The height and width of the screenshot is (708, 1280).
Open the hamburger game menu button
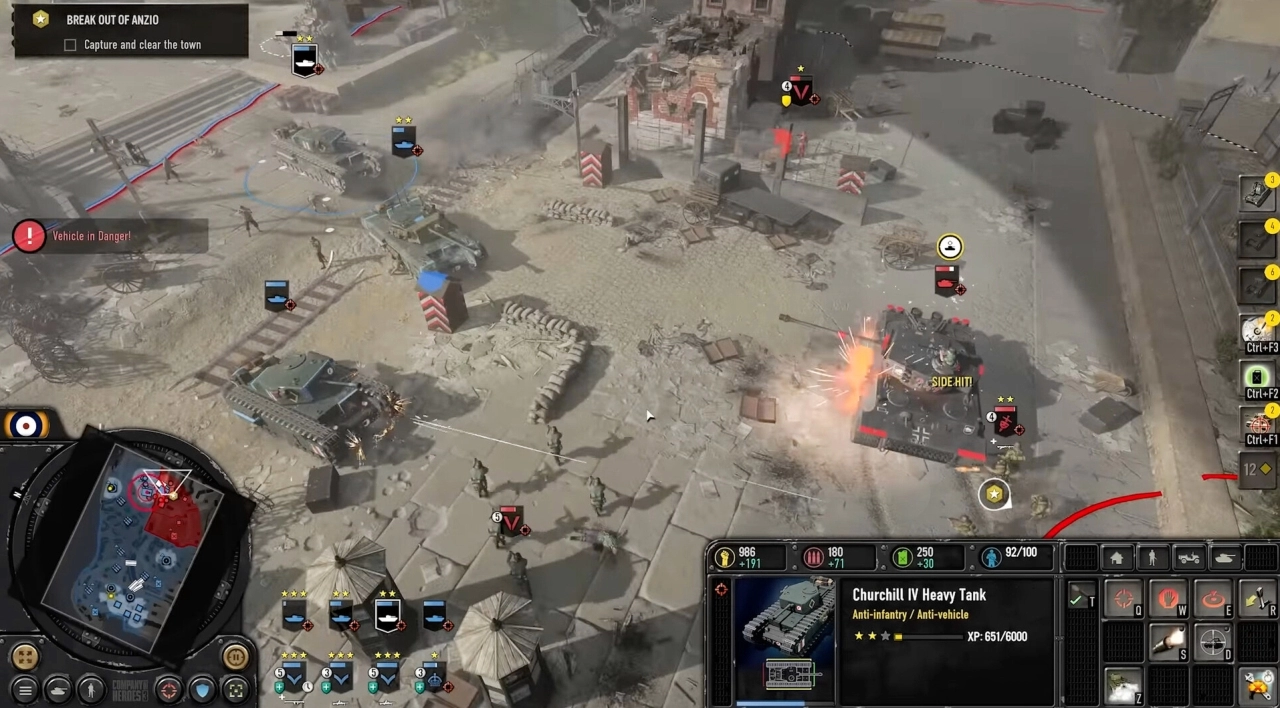[25, 689]
